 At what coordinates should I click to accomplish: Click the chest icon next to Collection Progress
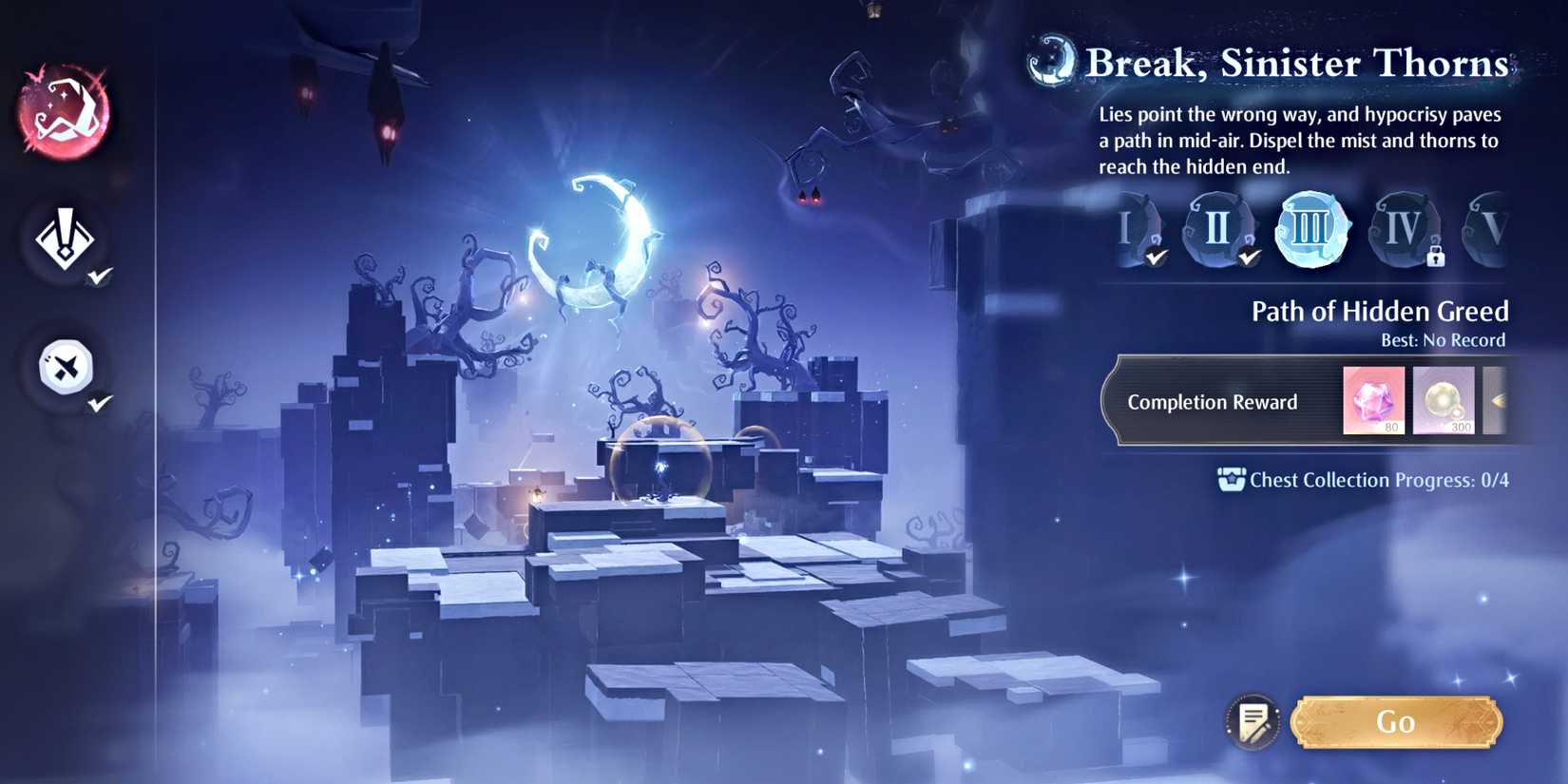(x=1232, y=479)
